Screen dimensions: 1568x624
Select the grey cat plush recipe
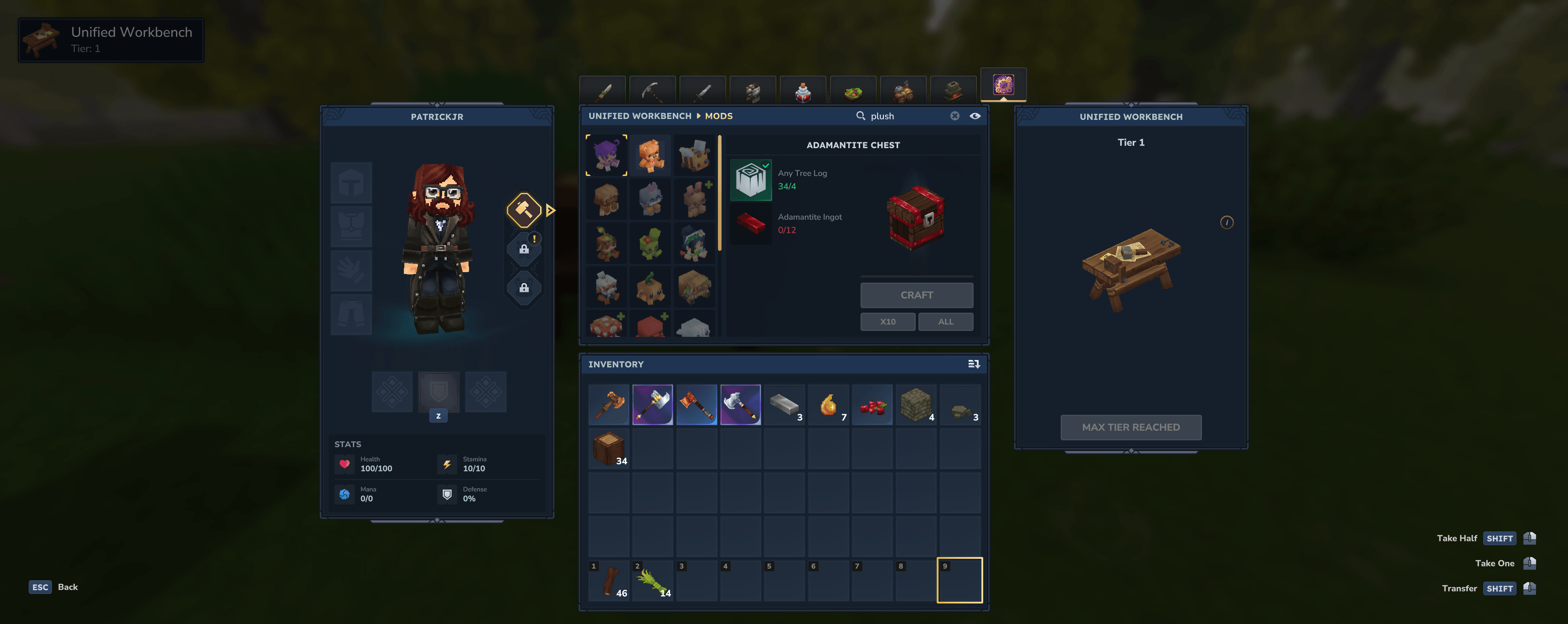(x=650, y=199)
